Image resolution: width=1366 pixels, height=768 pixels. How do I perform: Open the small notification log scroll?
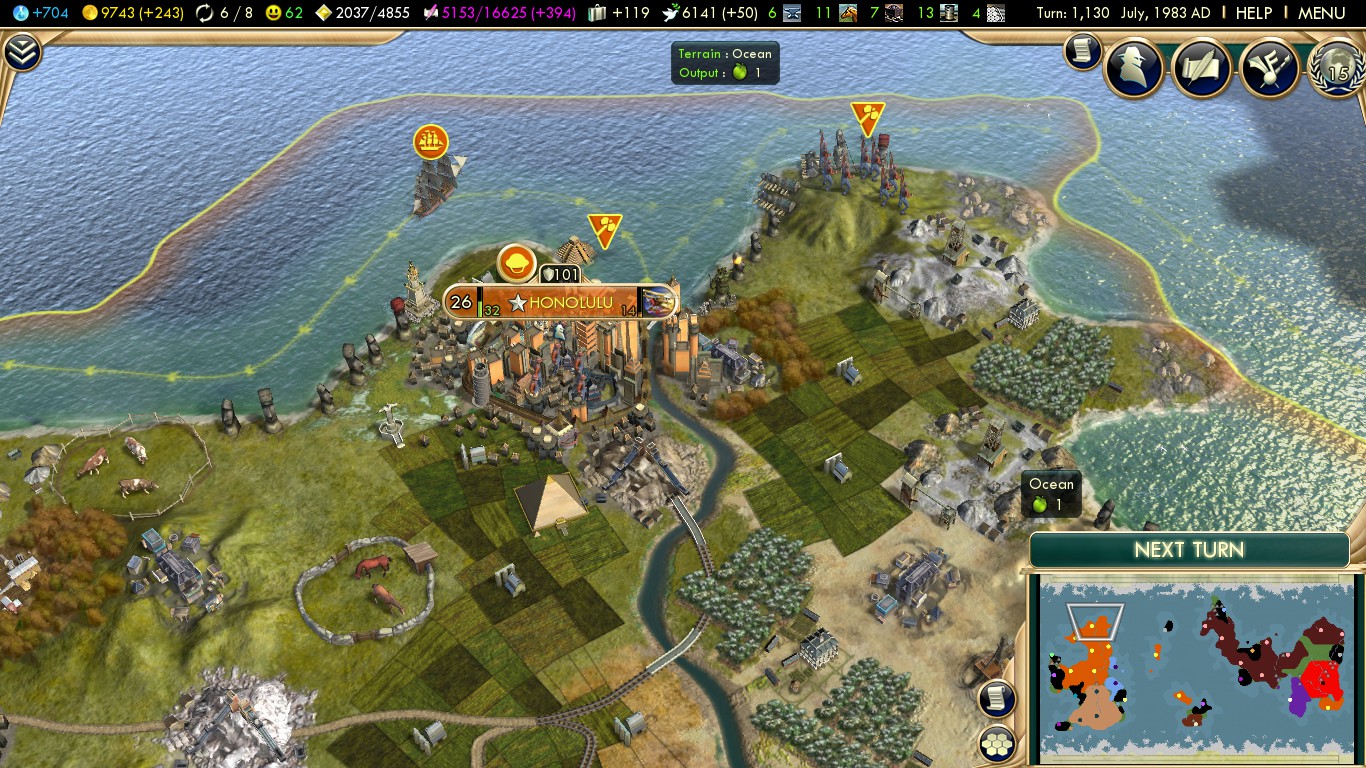pos(1082,51)
